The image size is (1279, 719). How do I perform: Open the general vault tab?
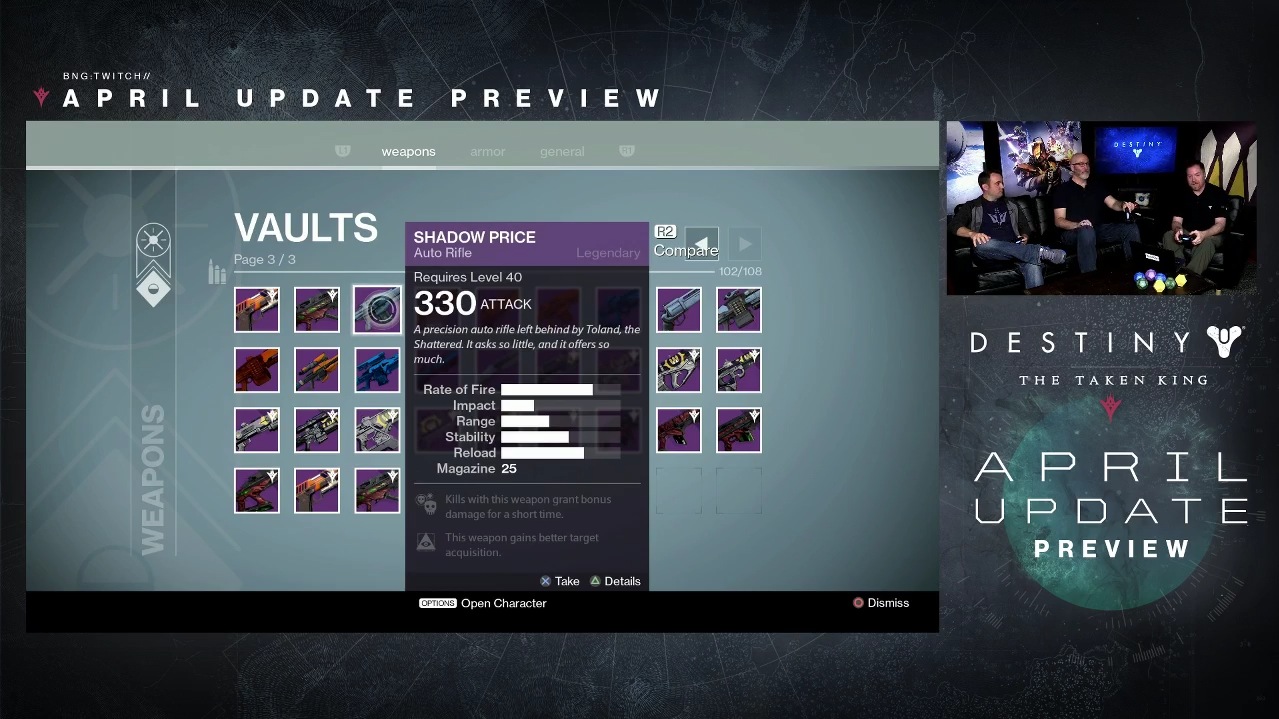pyautogui.click(x=562, y=152)
